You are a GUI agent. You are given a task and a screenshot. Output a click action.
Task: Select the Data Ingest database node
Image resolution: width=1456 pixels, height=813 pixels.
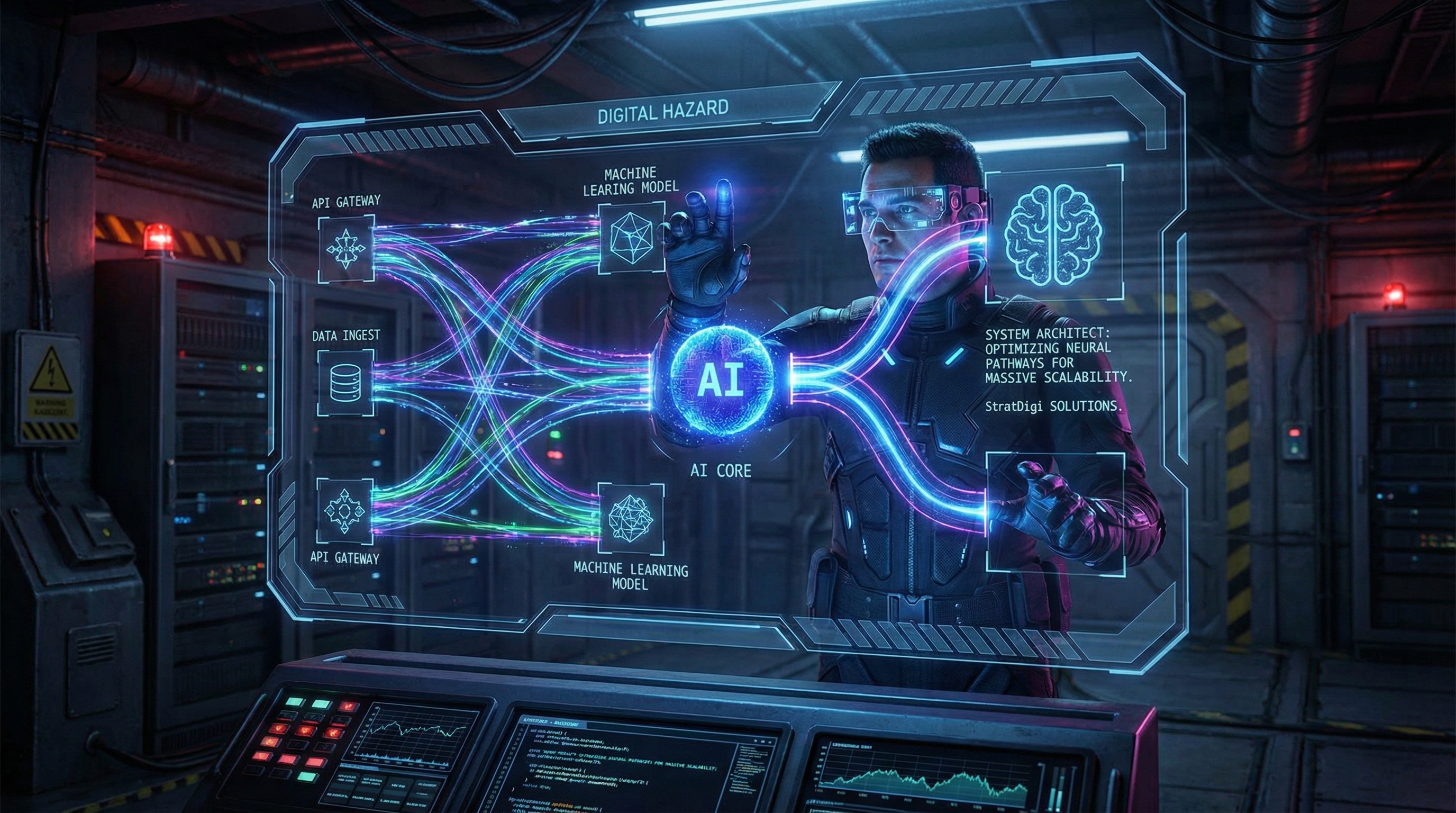345,383
